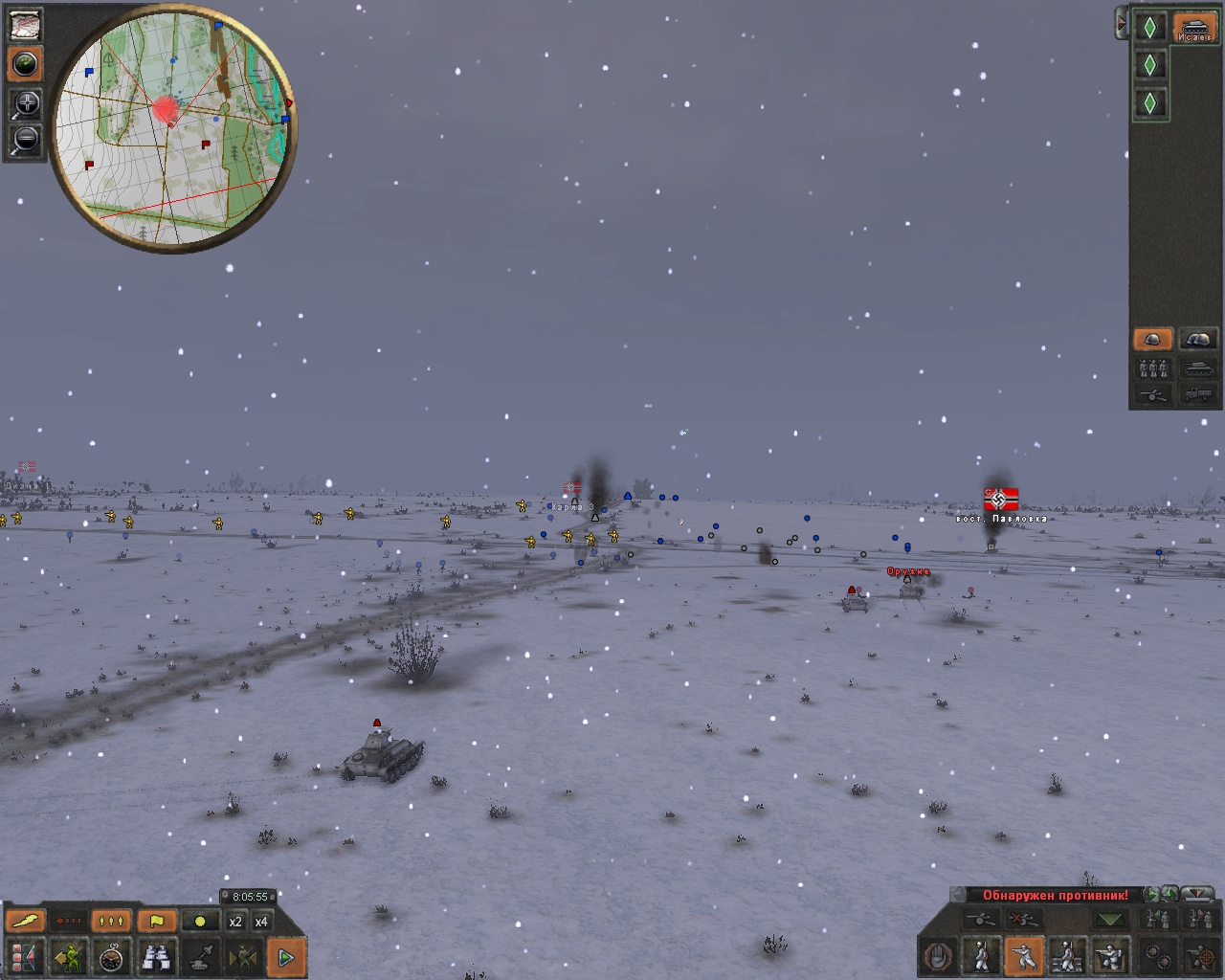Click the stopwatch icon
The width and height of the screenshot is (1225, 980).
click(113, 956)
